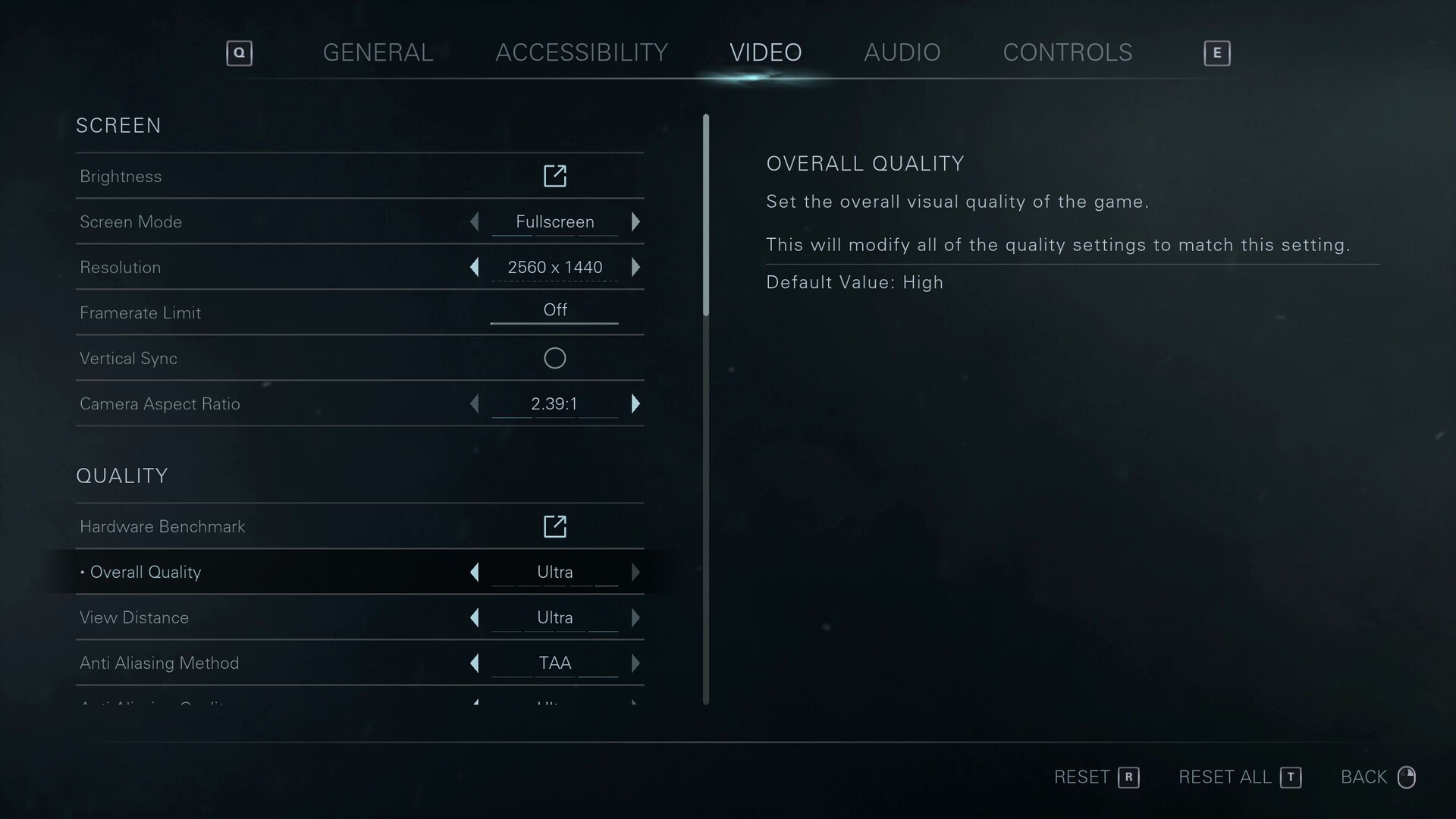Click the settings list scrollbar
The image size is (1456, 819).
706,215
